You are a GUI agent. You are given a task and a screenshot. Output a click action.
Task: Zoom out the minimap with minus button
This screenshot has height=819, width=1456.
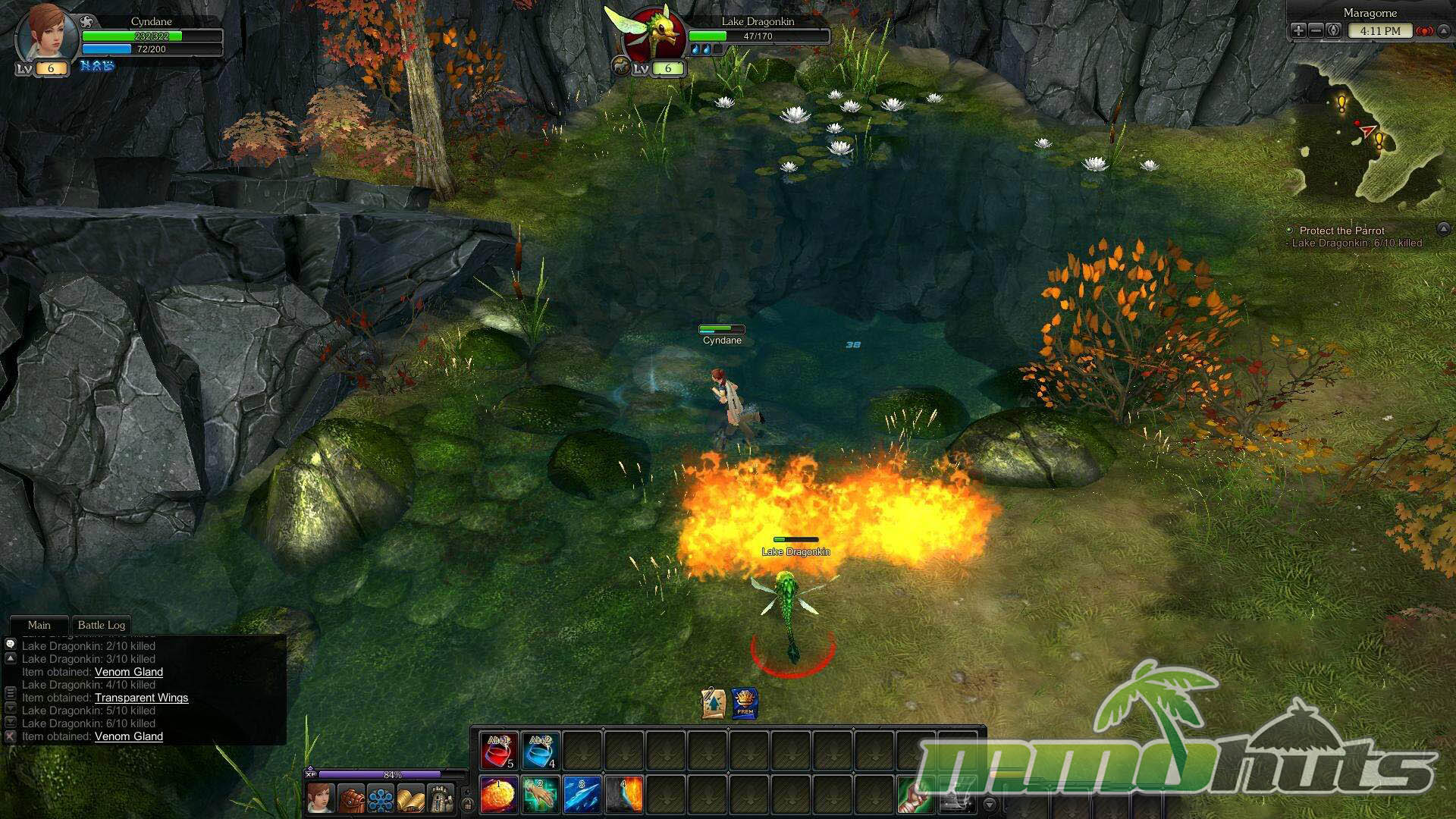tap(1316, 31)
